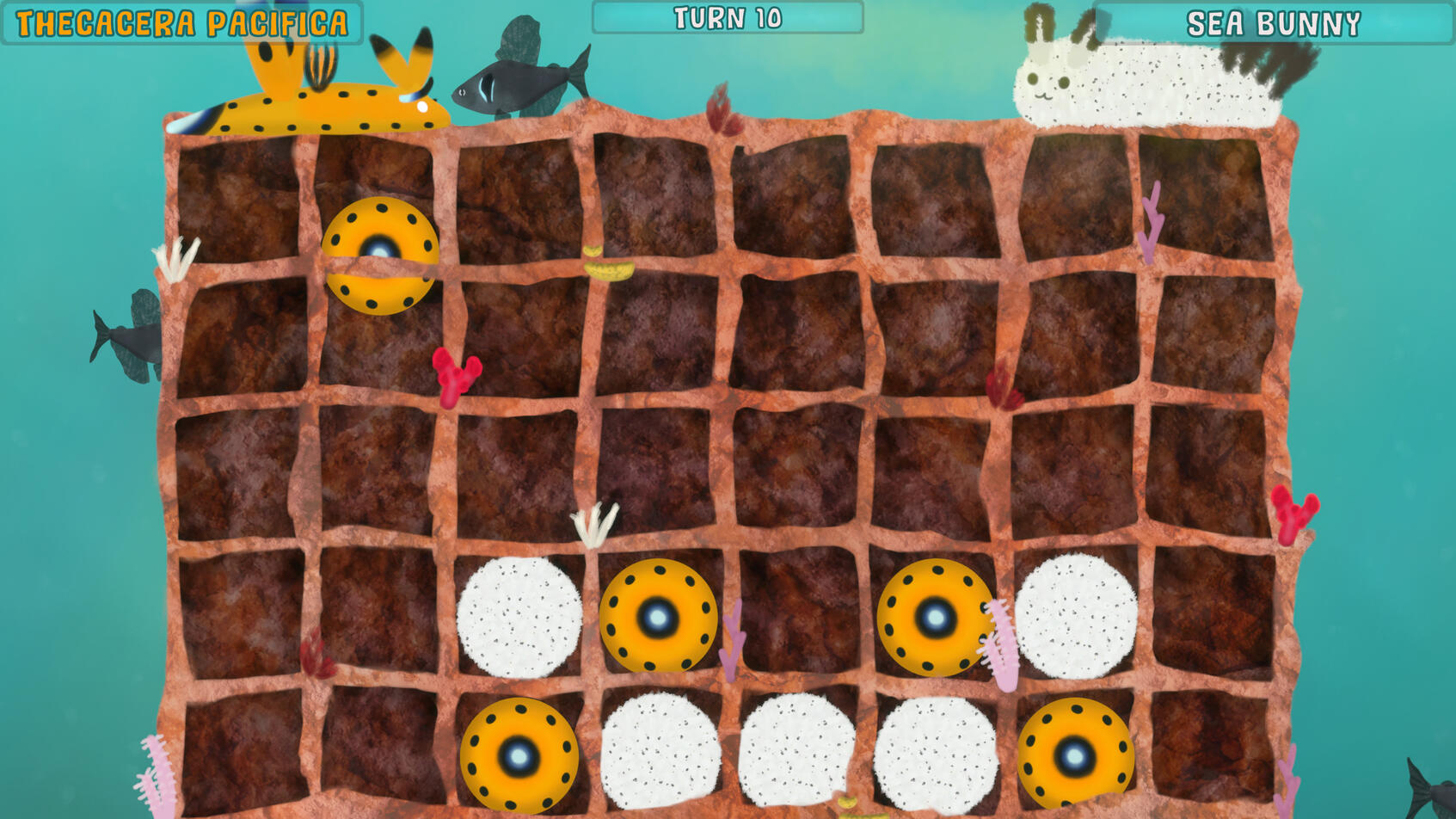Image resolution: width=1456 pixels, height=819 pixels.
Task: Select the SEA BUNNY name plate
Action: (x=1273, y=23)
